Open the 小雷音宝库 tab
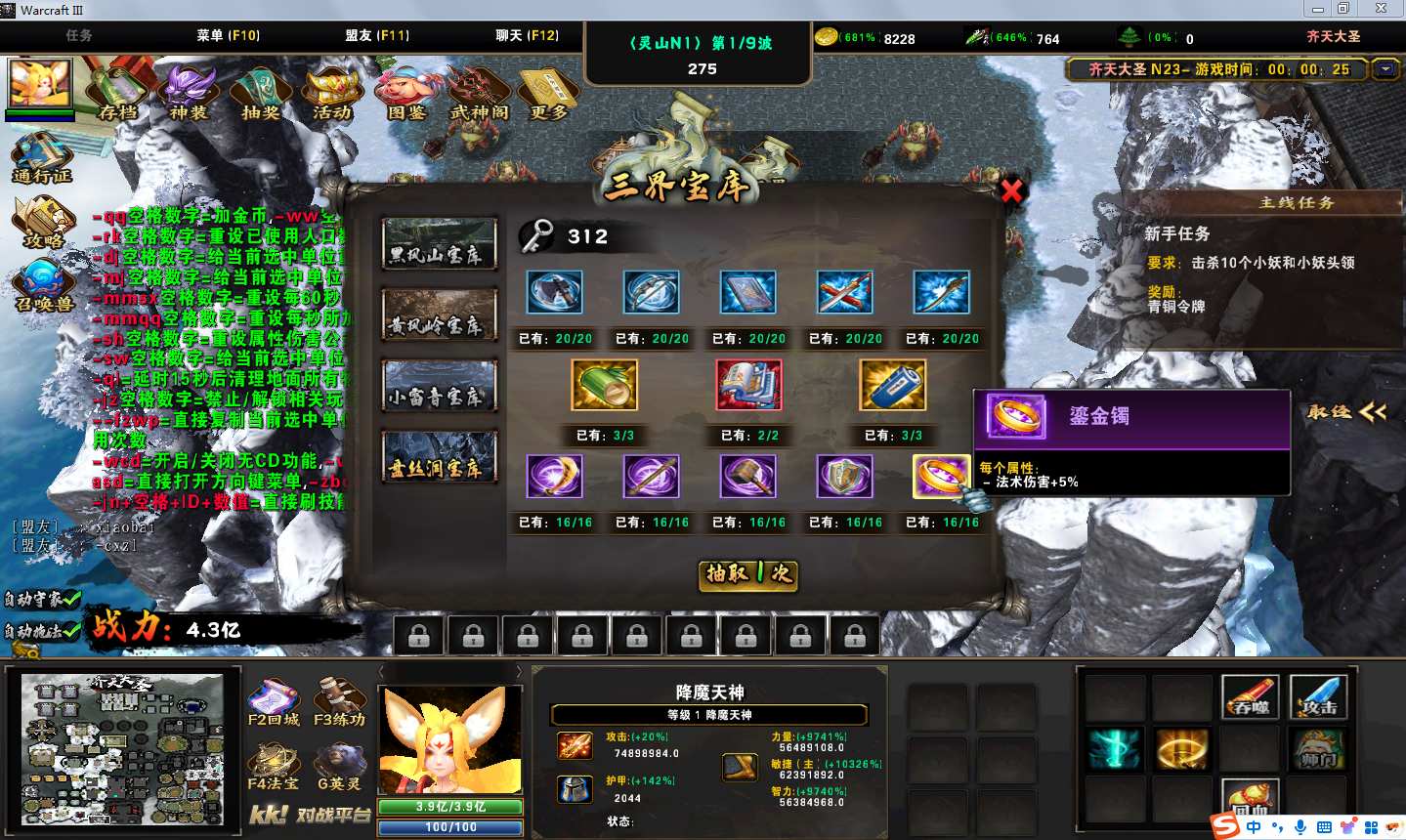The width and height of the screenshot is (1406, 840). coord(439,386)
